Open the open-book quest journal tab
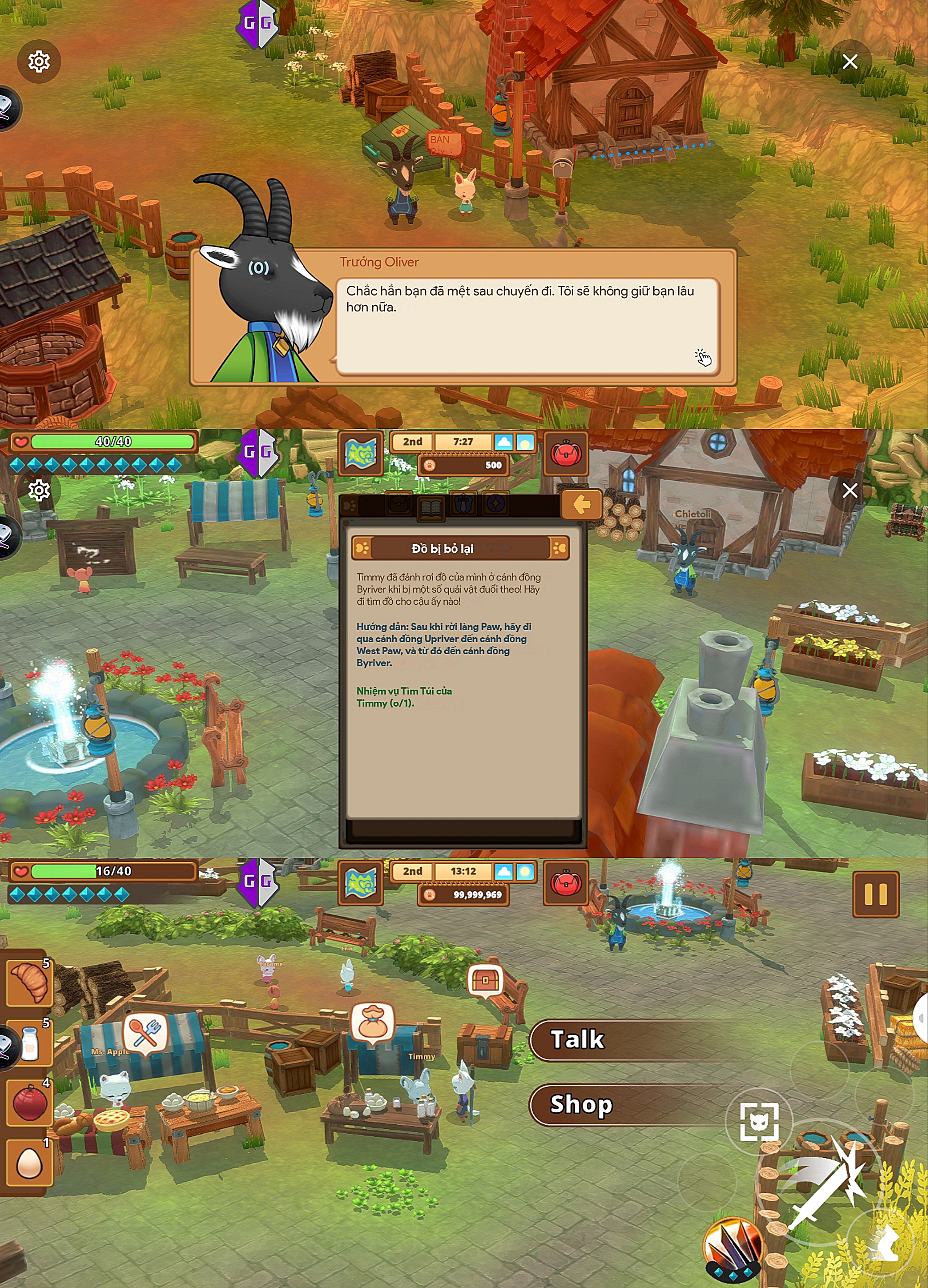This screenshot has width=928, height=1288. 431,507
